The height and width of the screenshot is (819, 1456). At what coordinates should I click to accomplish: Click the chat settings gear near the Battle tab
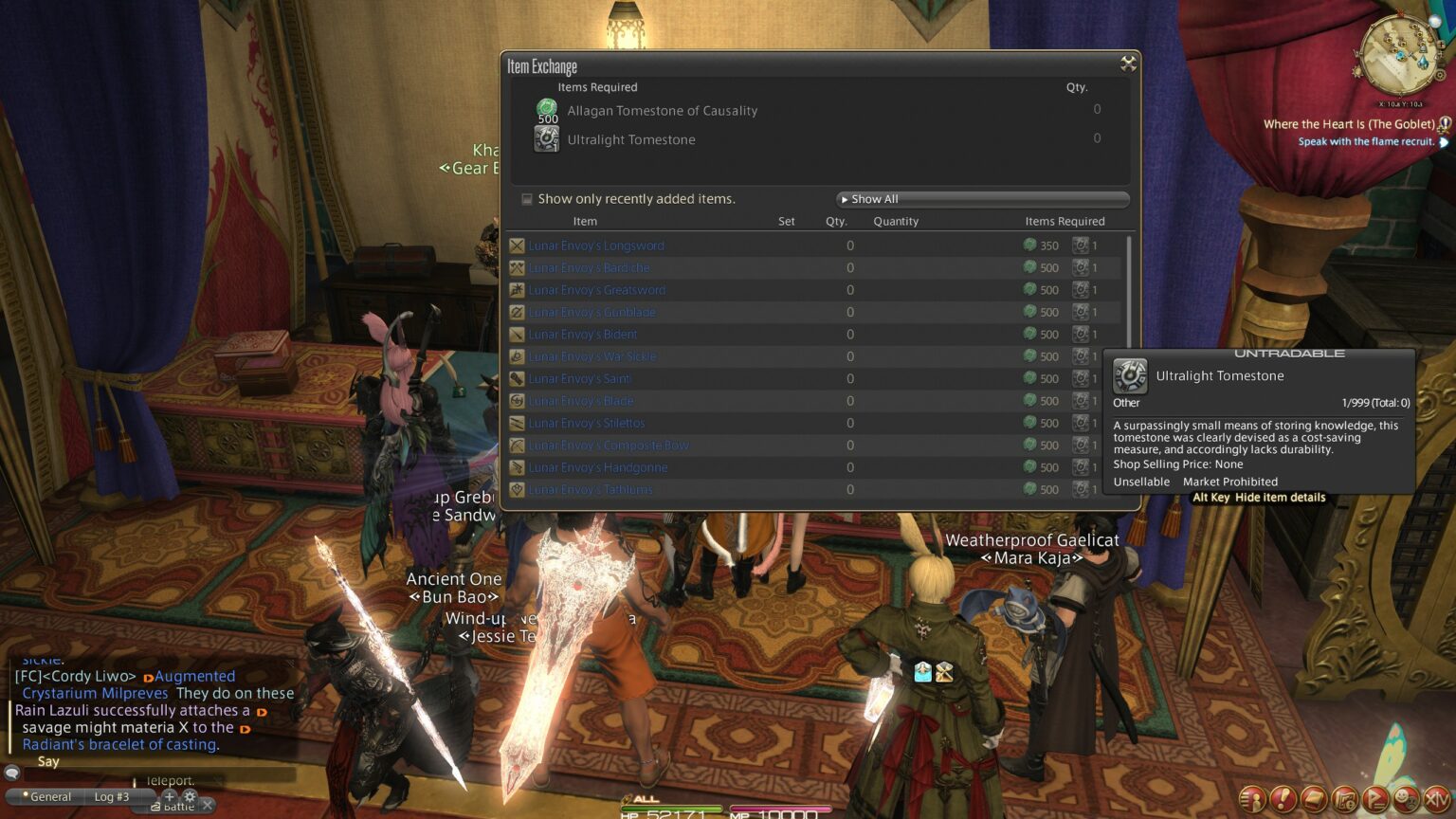pyautogui.click(x=191, y=799)
